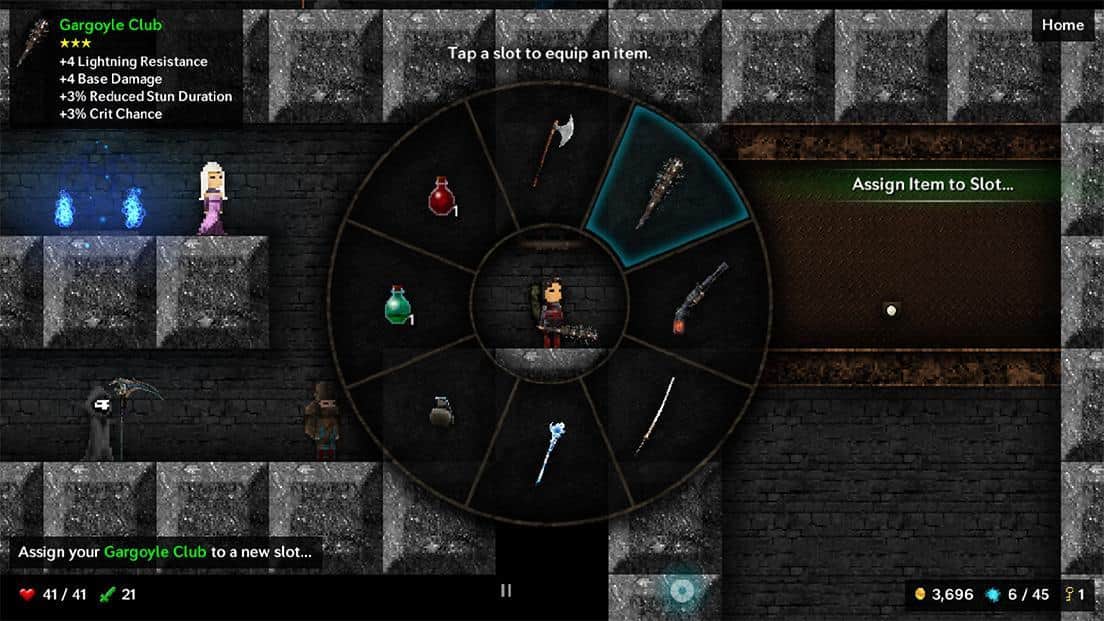
Task: Assign item to the katana slot
Action: click(657, 413)
